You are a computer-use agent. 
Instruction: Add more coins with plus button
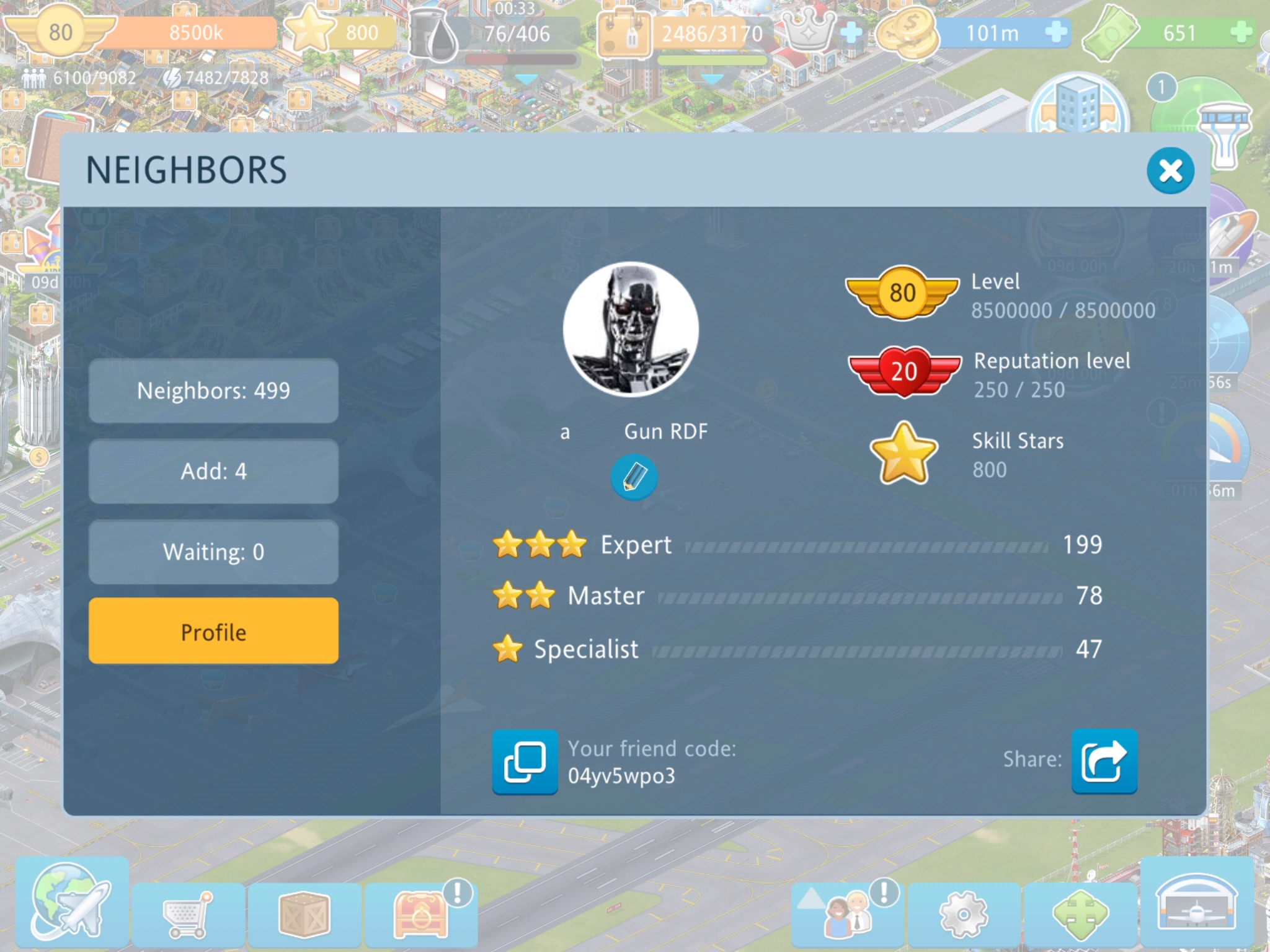click(x=1056, y=32)
